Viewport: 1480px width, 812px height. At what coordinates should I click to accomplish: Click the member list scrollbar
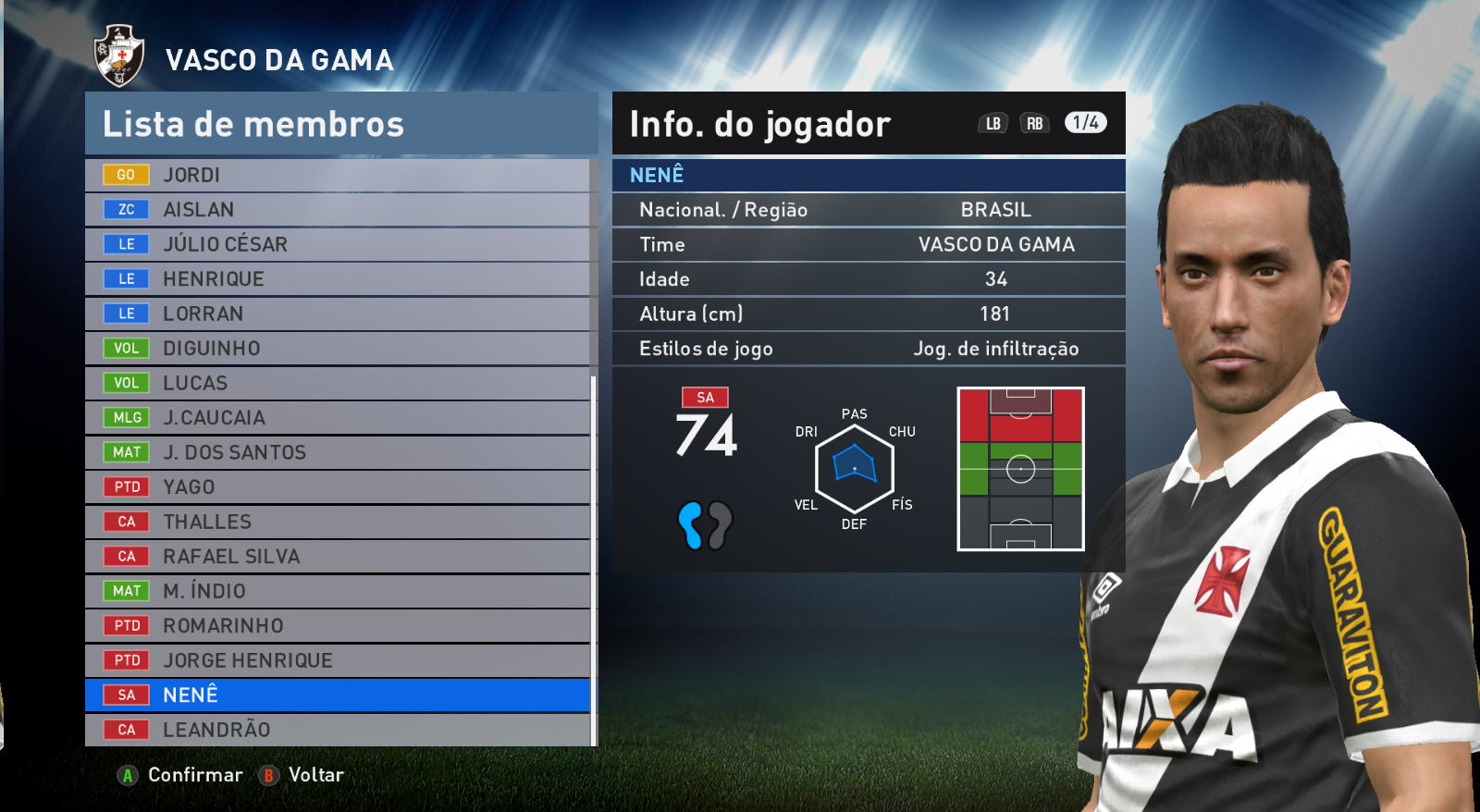(x=593, y=555)
